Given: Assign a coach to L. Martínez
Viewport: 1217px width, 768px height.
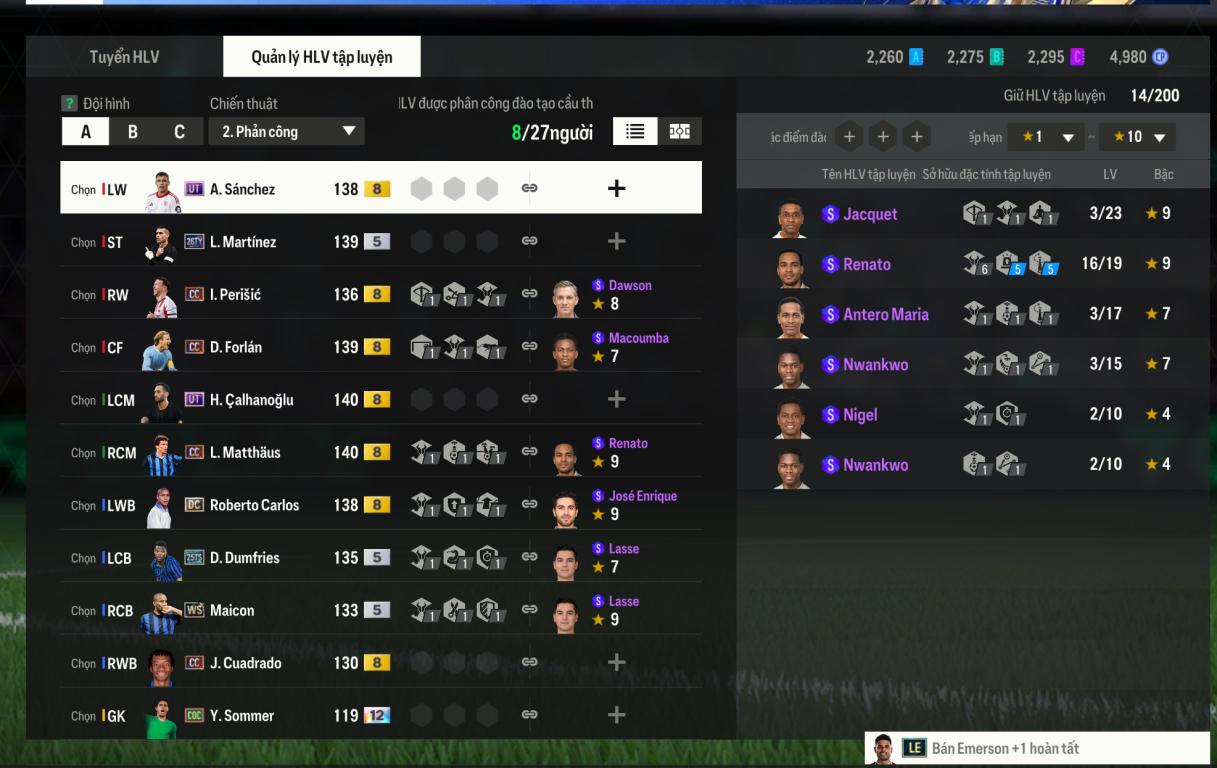Looking at the screenshot, I should click(616, 241).
